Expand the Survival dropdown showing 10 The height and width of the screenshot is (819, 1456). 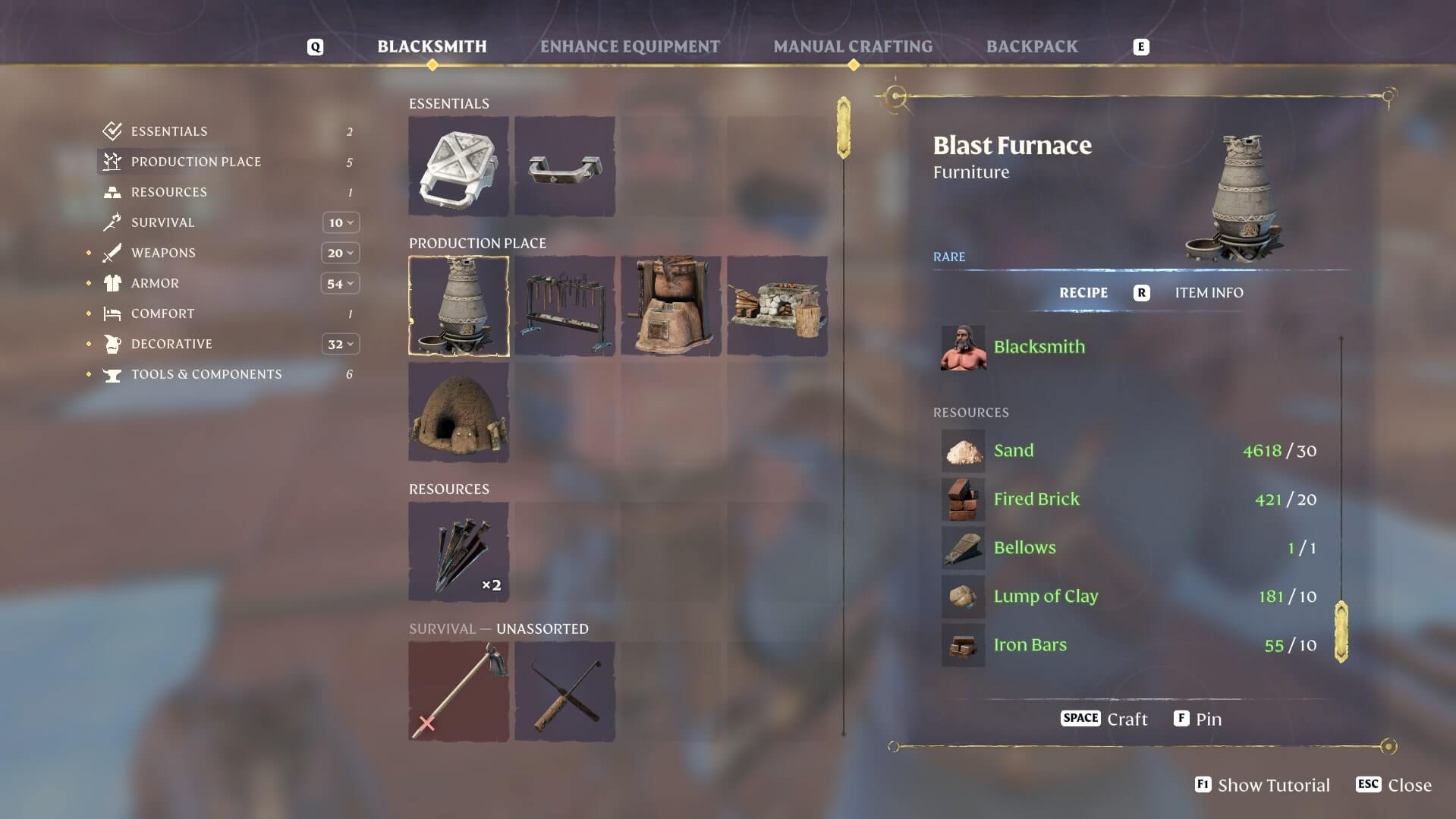[x=339, y=222]
